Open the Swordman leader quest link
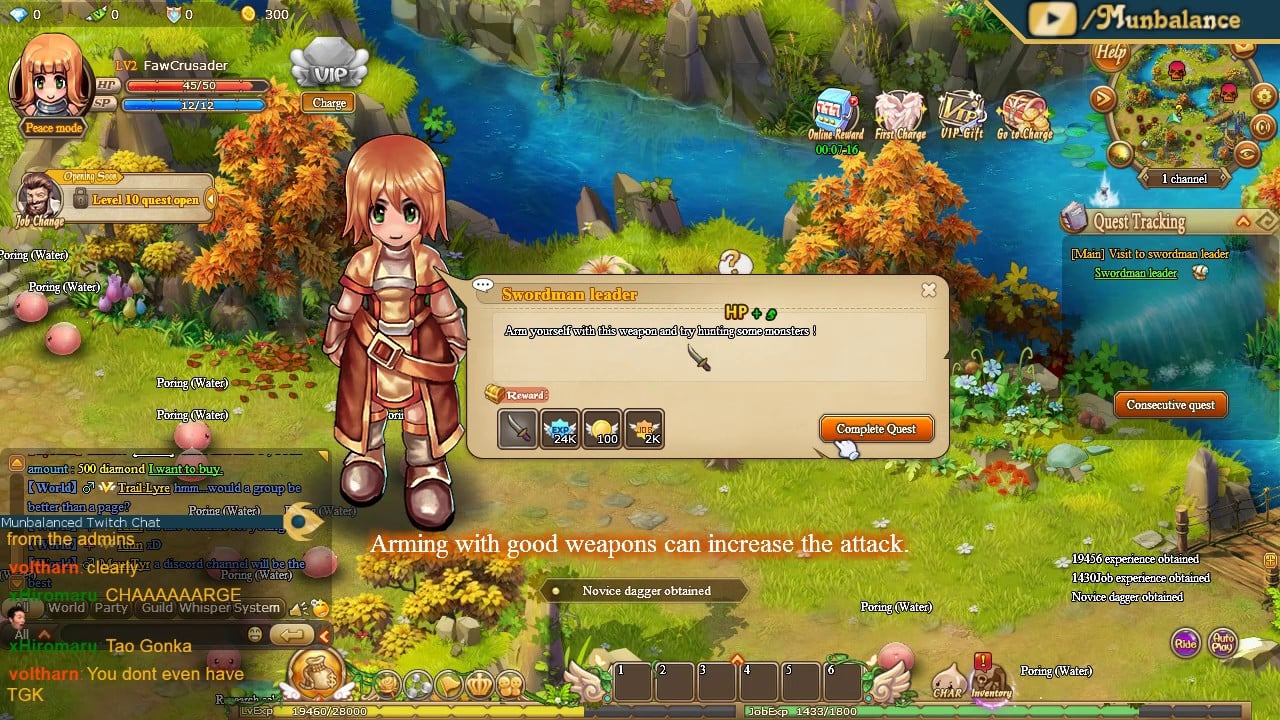 [1136, 272]
